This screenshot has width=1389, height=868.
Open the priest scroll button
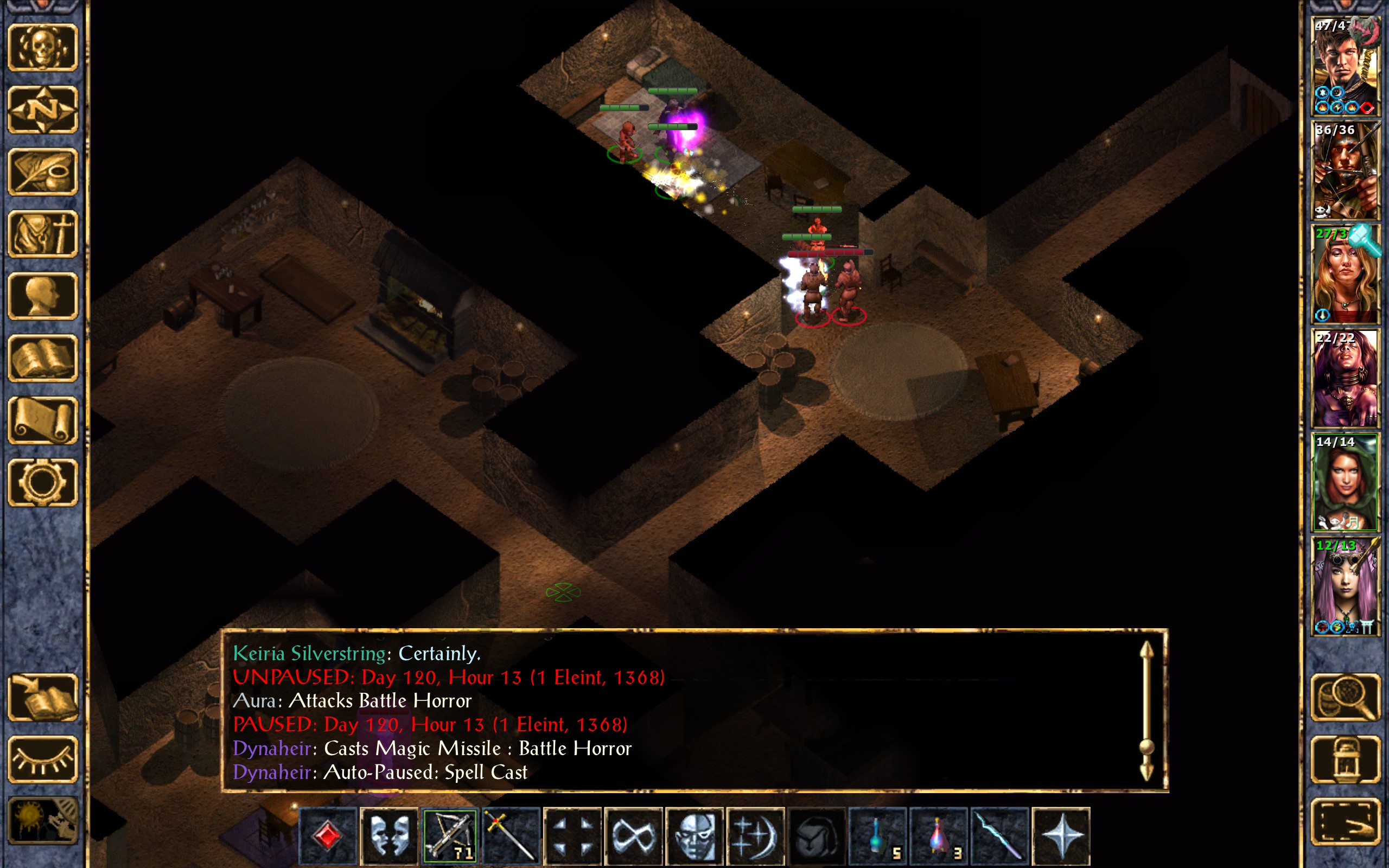point(42,420)
